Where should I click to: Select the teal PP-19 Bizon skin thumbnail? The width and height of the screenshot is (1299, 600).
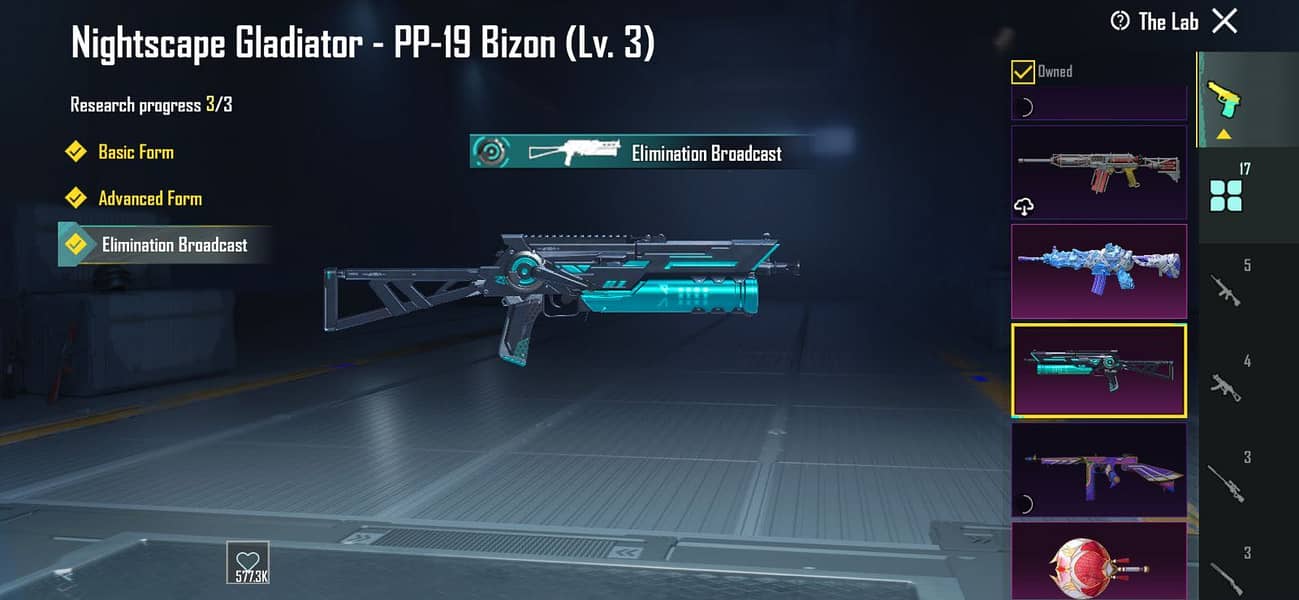click(1099, 369)
